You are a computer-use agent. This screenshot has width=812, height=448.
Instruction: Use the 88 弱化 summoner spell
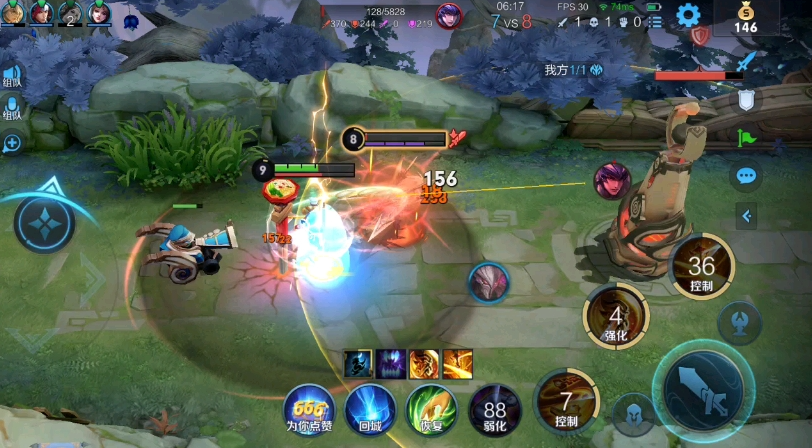tap(494, 408)
